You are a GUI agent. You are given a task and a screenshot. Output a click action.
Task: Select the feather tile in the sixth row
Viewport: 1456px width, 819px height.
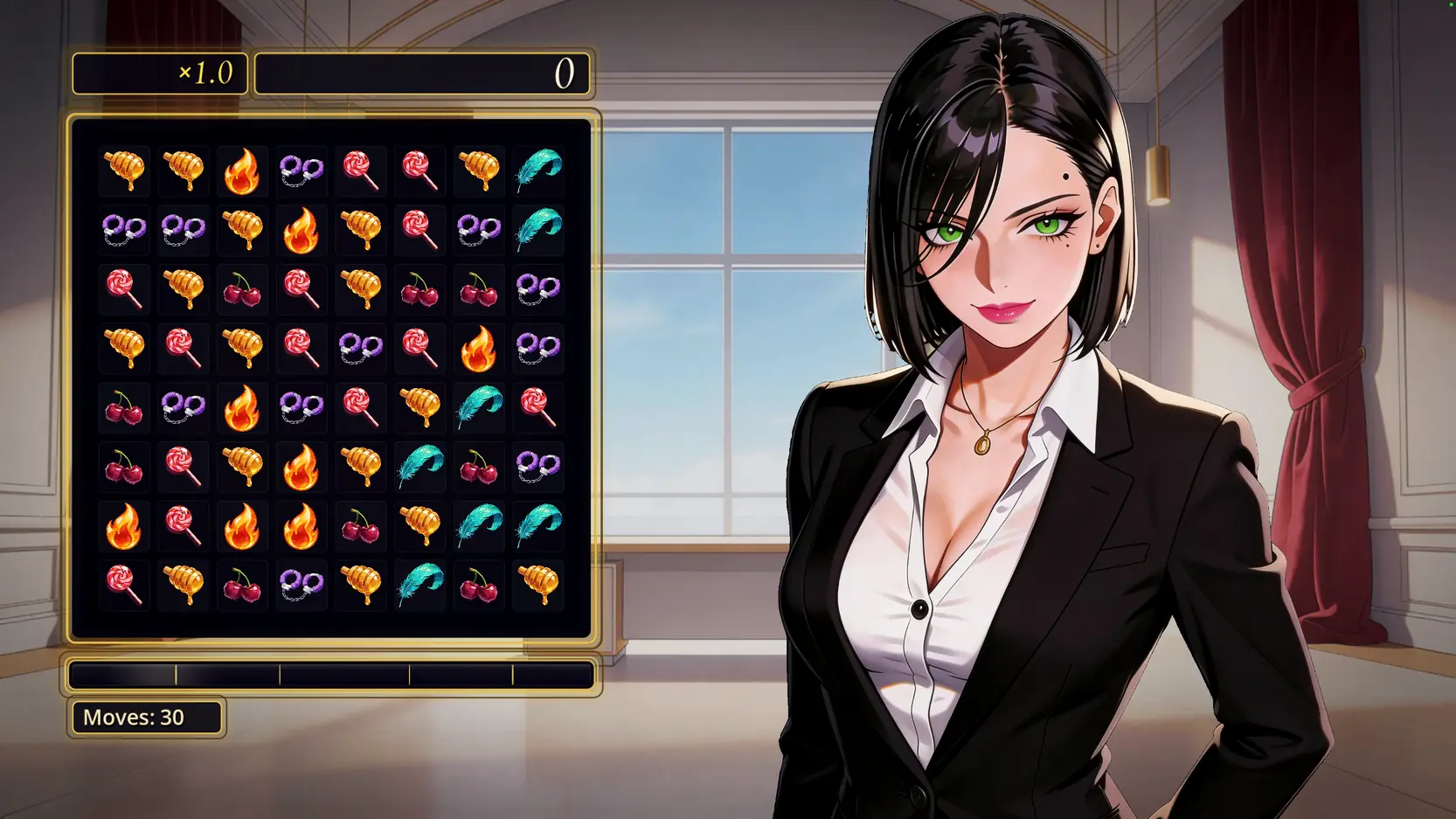tap(419, 466)
